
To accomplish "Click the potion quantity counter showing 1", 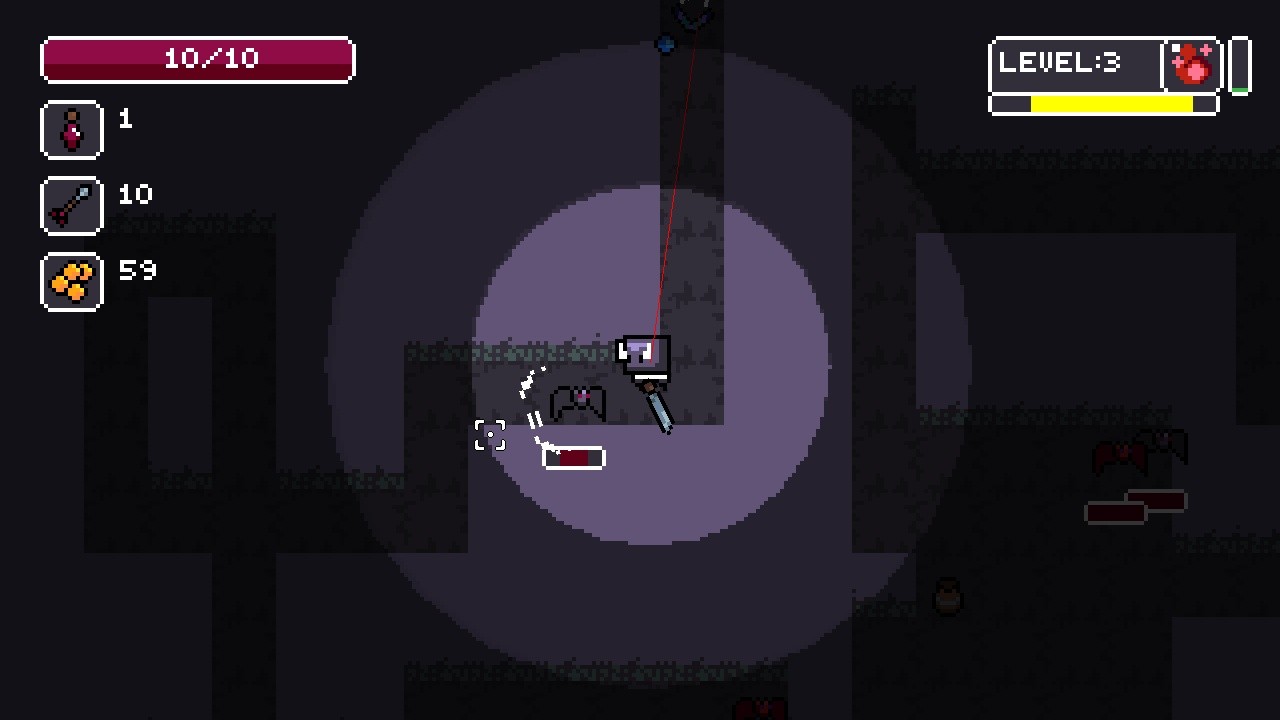I will (x=124, y=117).
